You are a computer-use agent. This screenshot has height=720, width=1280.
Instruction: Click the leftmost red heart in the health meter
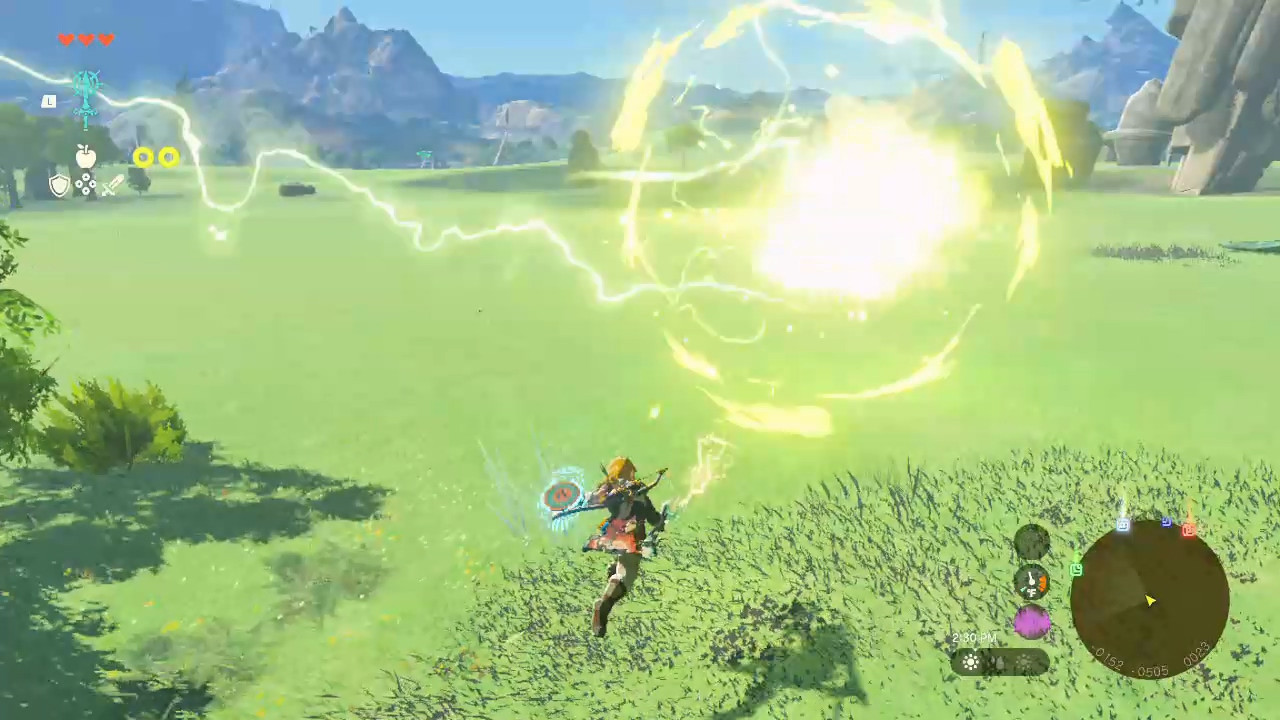coord(67,40)
